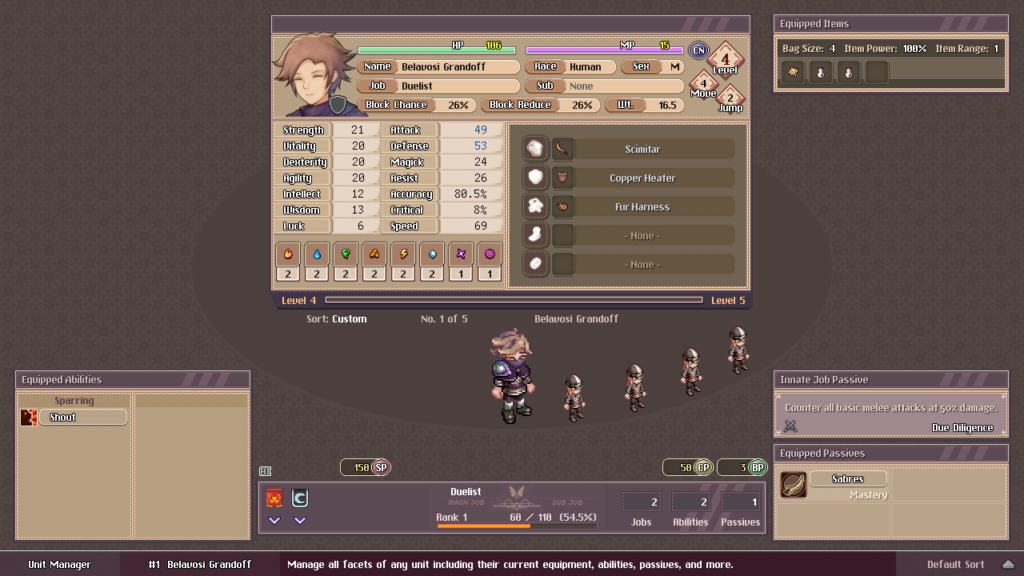Choose the Fur Harness armor slot
The width and height of the screenshot is (1024, 576).
642,207
